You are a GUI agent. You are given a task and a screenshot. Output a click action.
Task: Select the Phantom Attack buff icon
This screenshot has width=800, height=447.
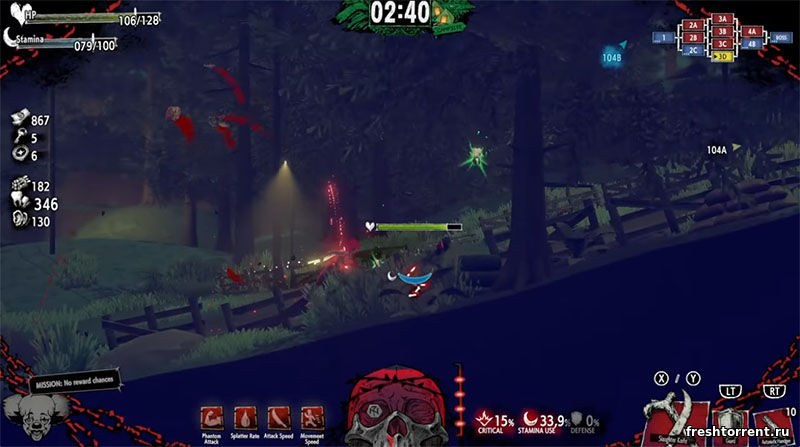pyautogui.click(x=212, y=418)
